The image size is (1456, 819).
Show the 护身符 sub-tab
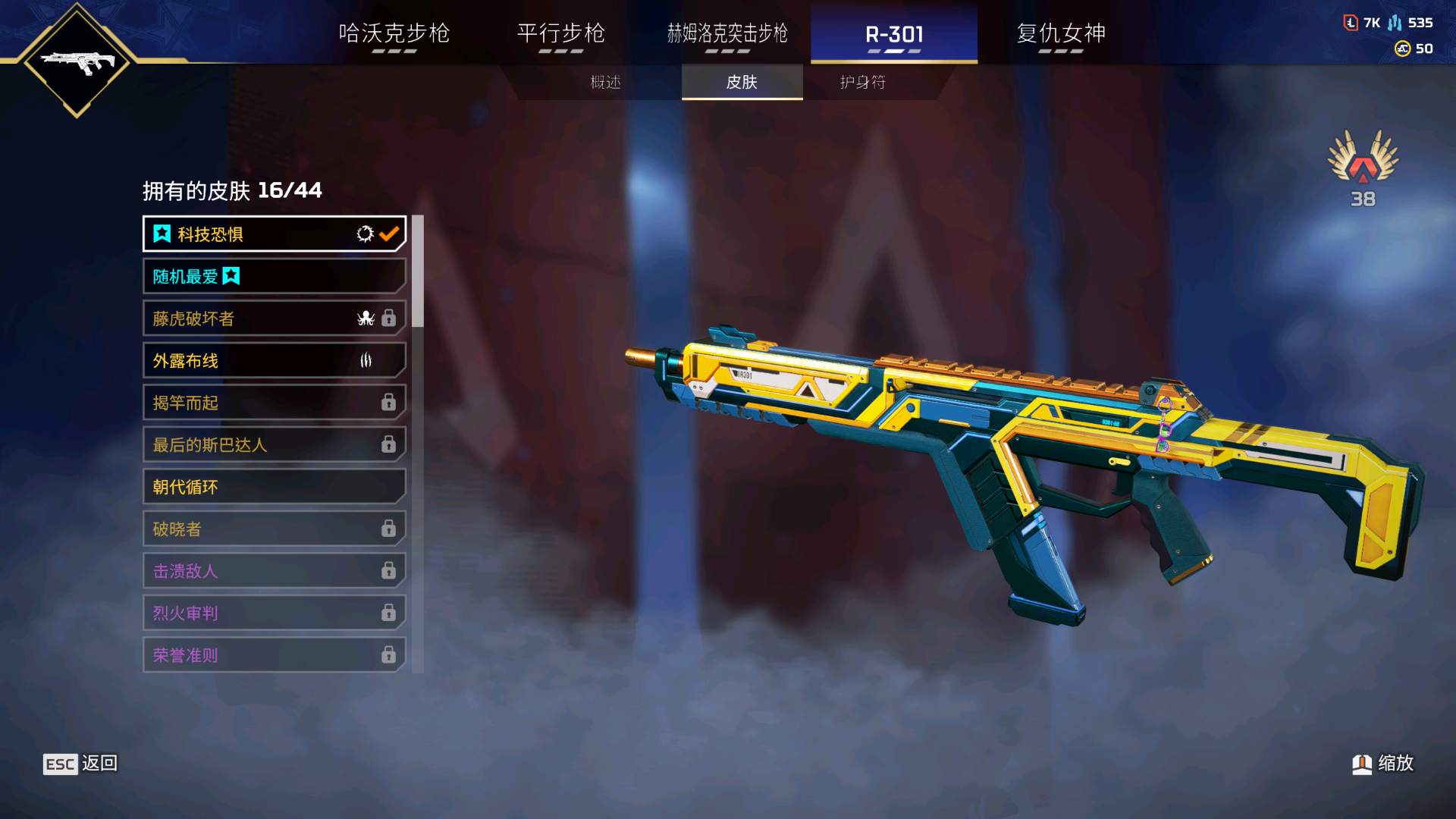pyautogui.click(x=863, y=82)
